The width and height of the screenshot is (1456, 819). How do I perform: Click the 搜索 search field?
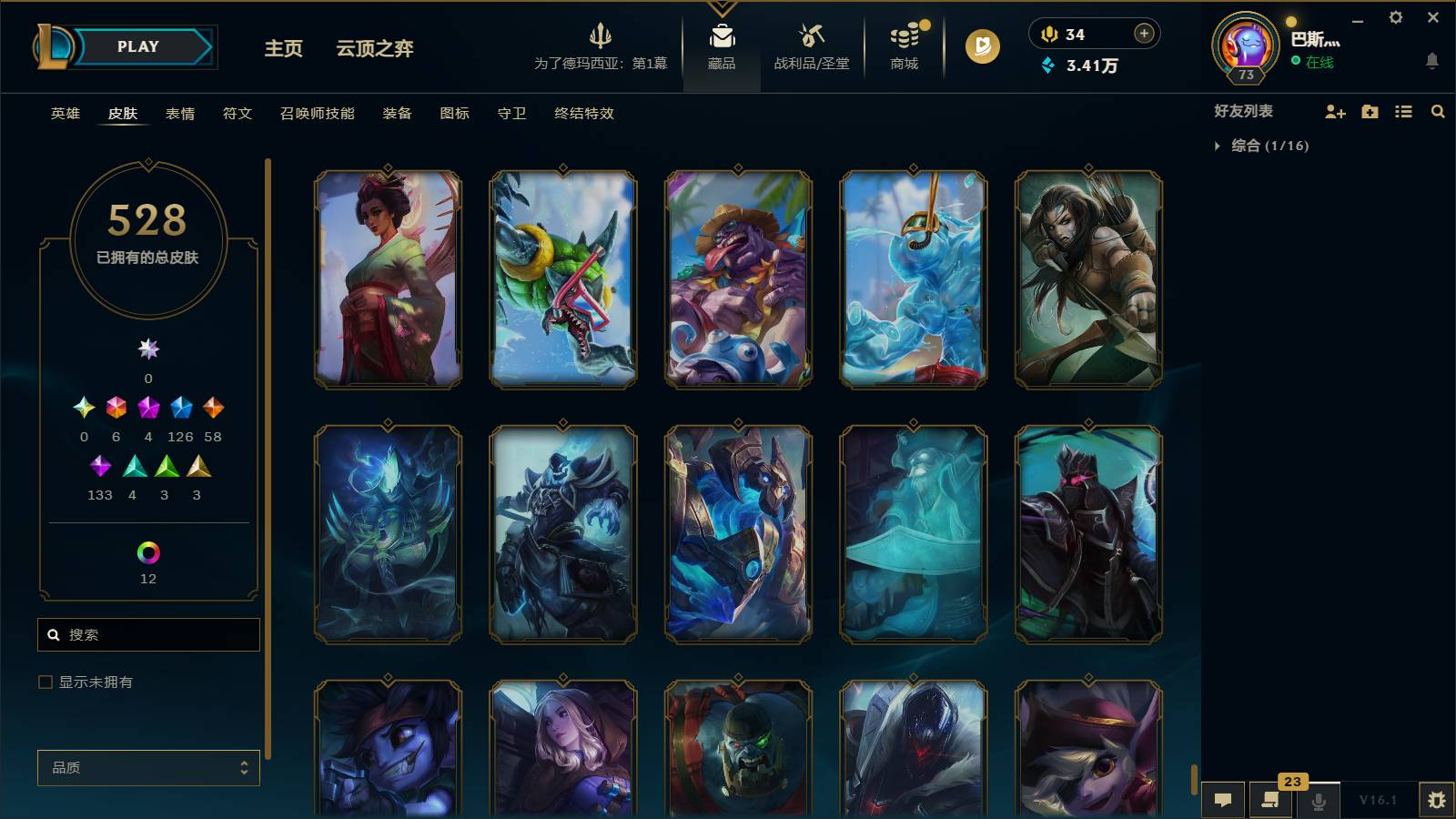coord(148,634)
